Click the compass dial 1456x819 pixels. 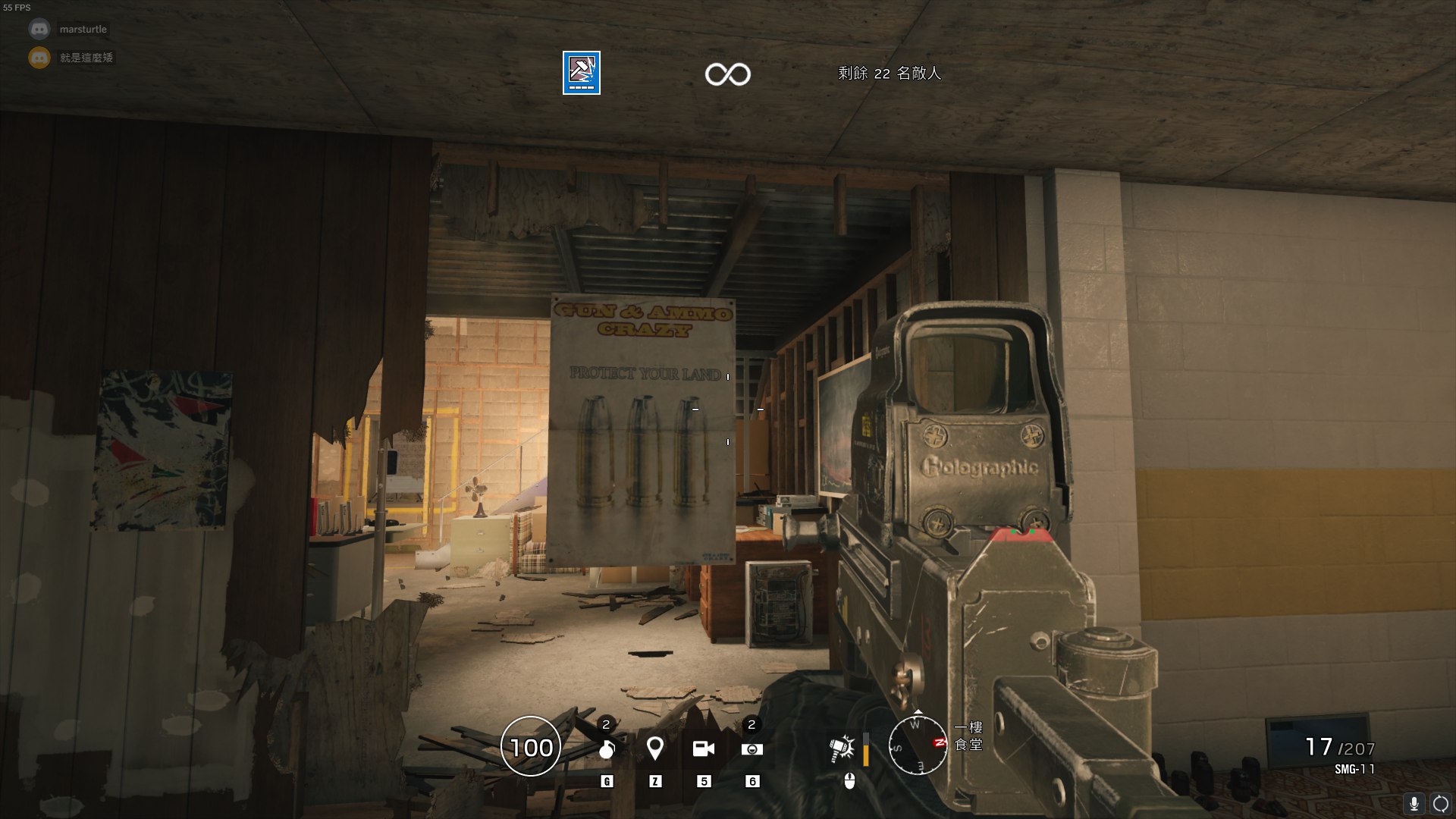point(918,745)
